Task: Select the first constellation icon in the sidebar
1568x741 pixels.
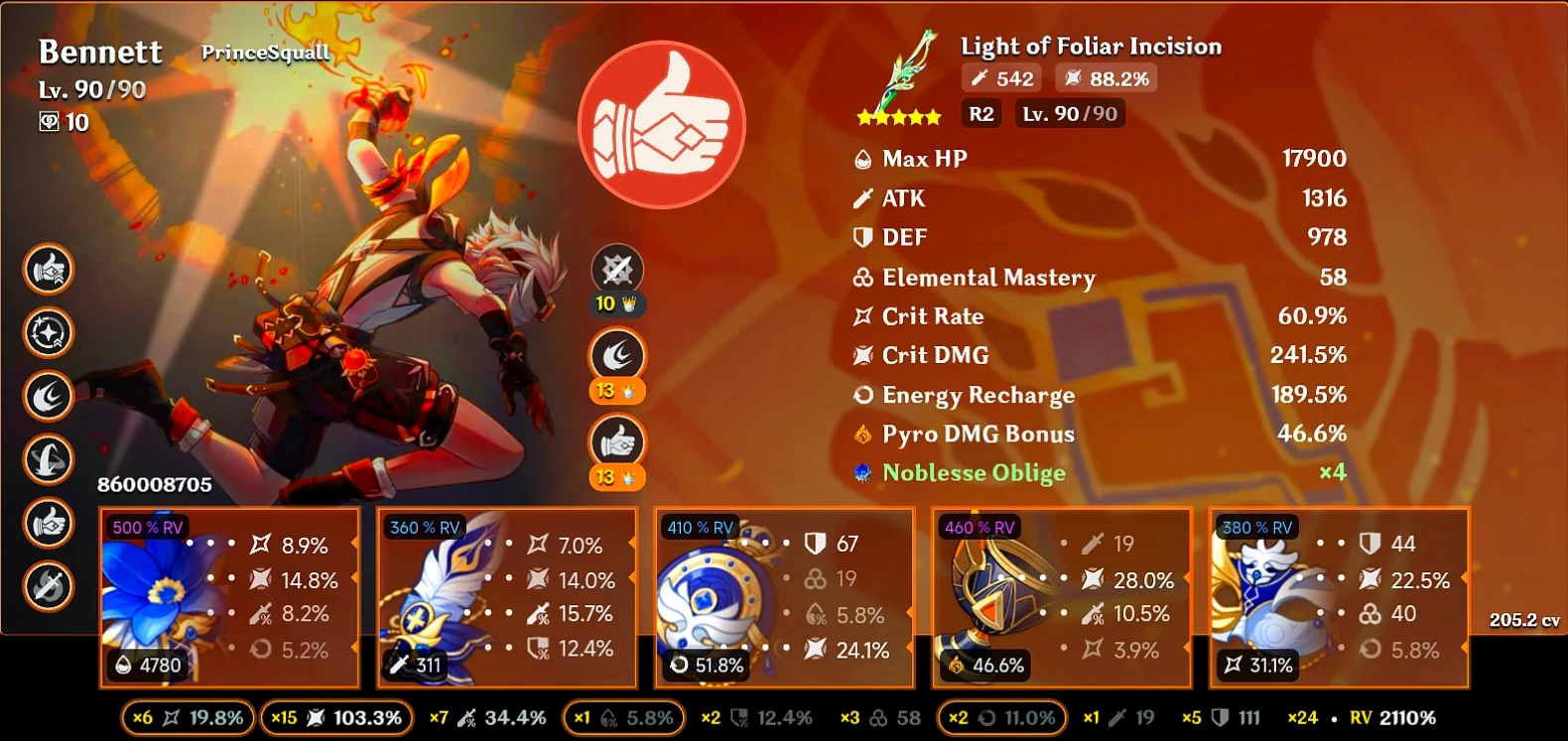Action: coord(48,266)
